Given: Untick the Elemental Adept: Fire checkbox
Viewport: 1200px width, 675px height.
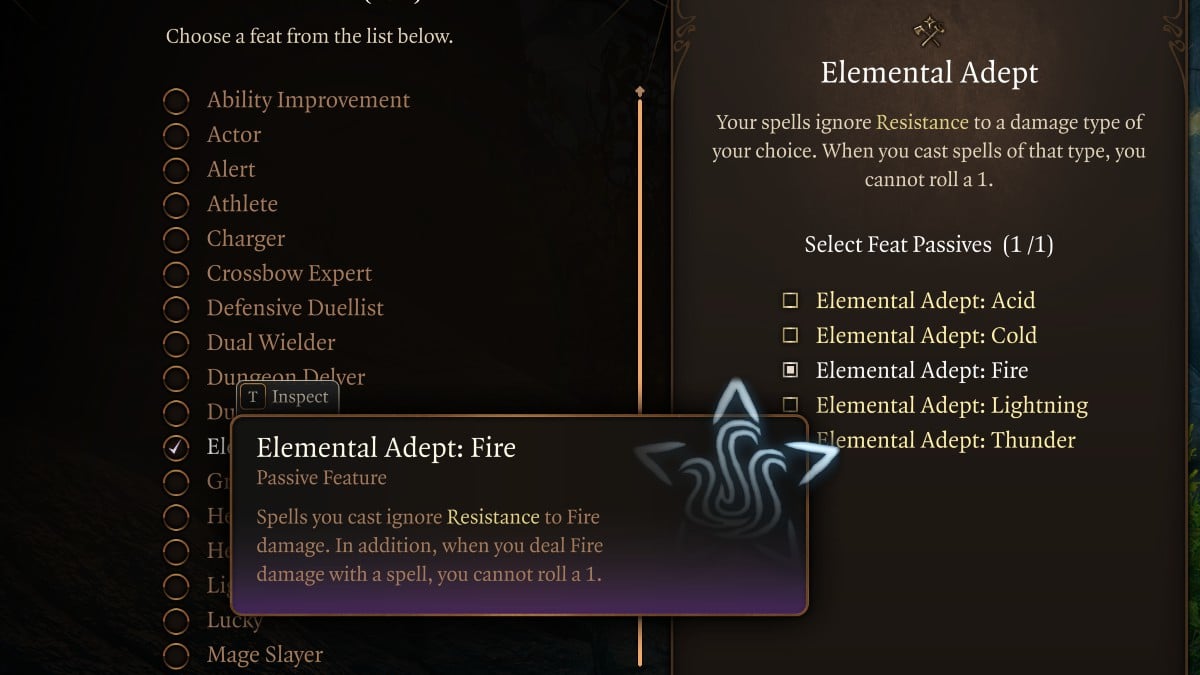Looking at the screenshot, I should click(x=790, y=371).
